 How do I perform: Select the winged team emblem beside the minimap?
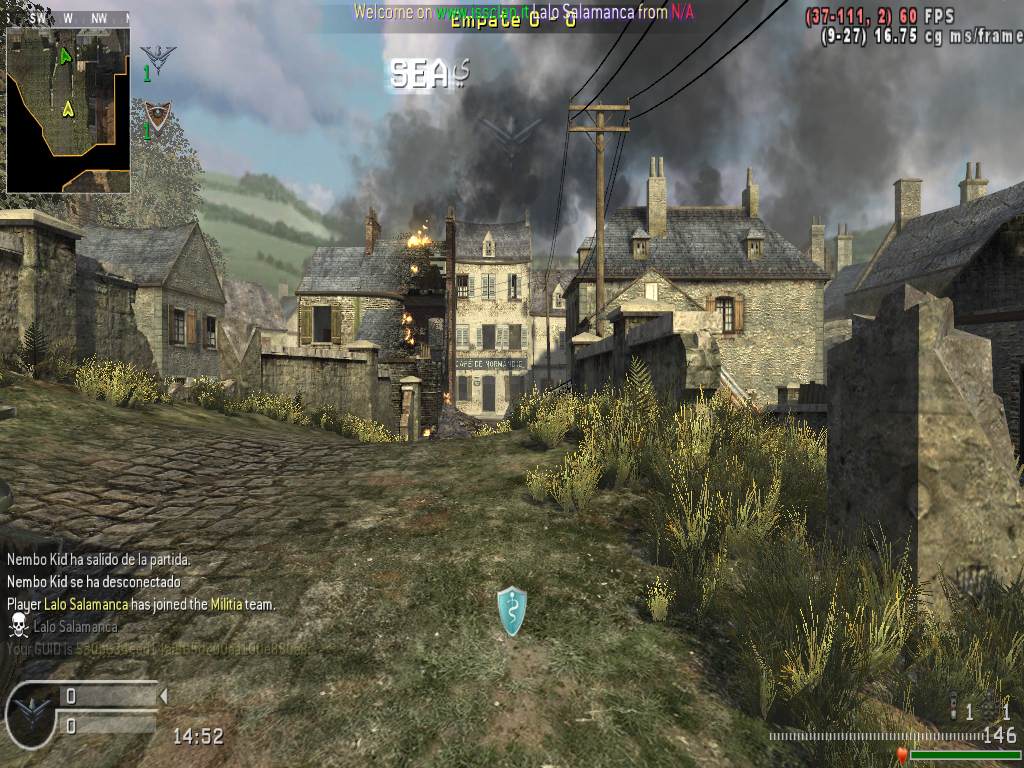(x=155, y=57)
